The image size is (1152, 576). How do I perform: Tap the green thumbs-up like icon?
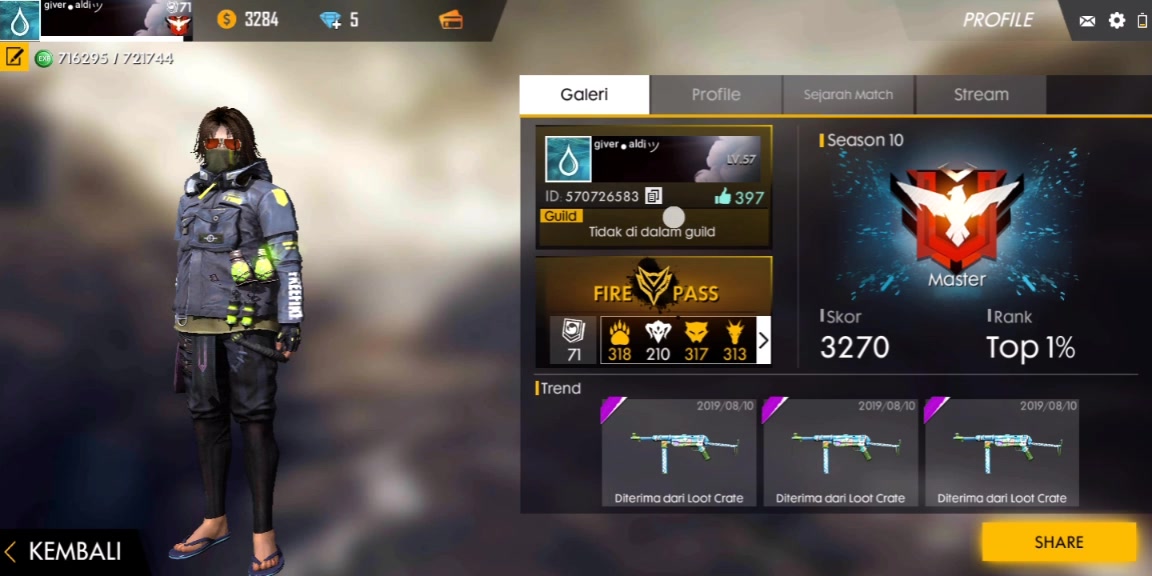(x=723, y=197)
